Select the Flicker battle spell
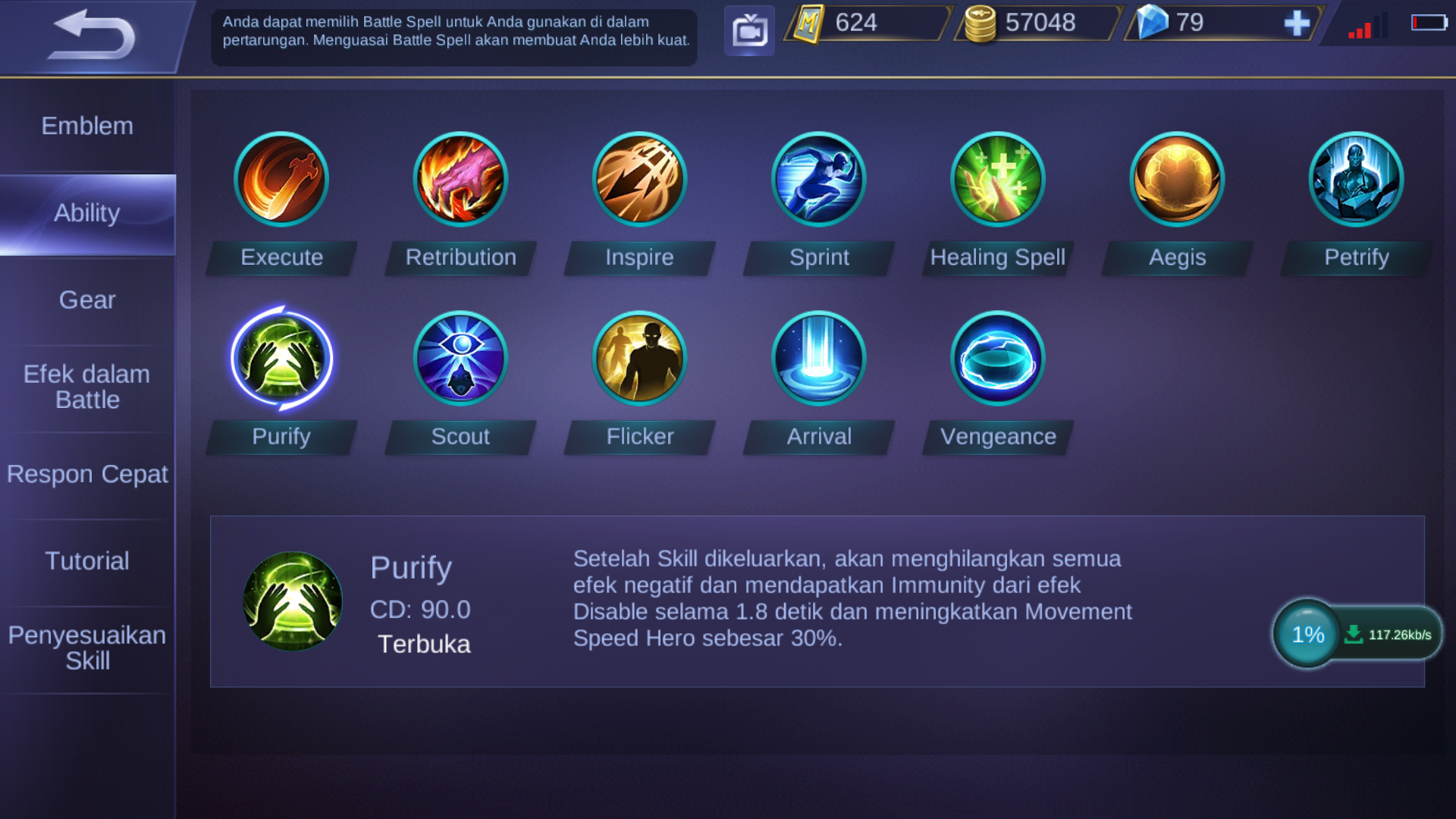 [639, 358]
